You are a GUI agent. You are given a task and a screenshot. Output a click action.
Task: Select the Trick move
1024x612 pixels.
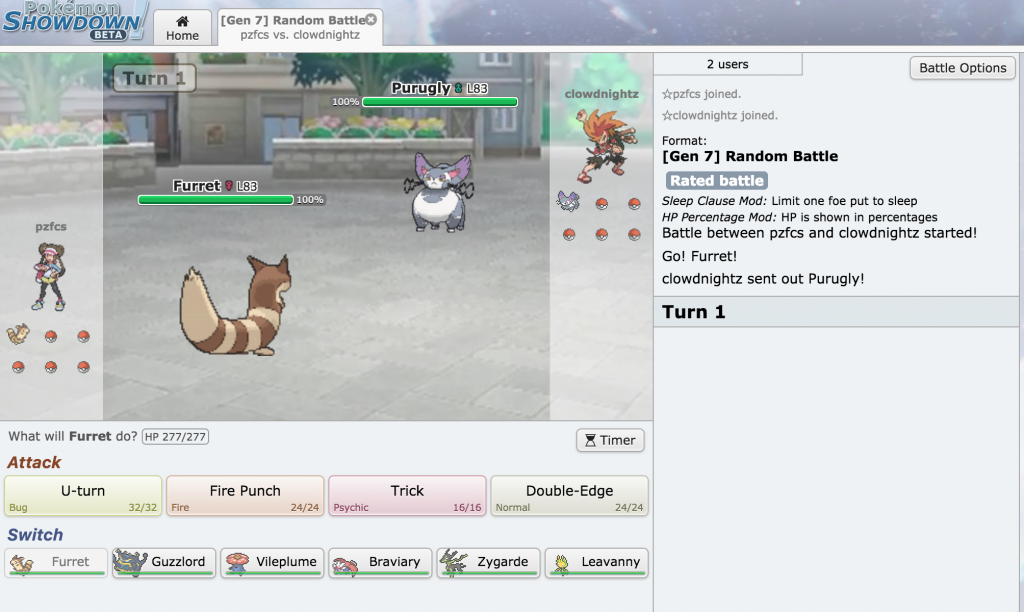click(x=407, y=496)
